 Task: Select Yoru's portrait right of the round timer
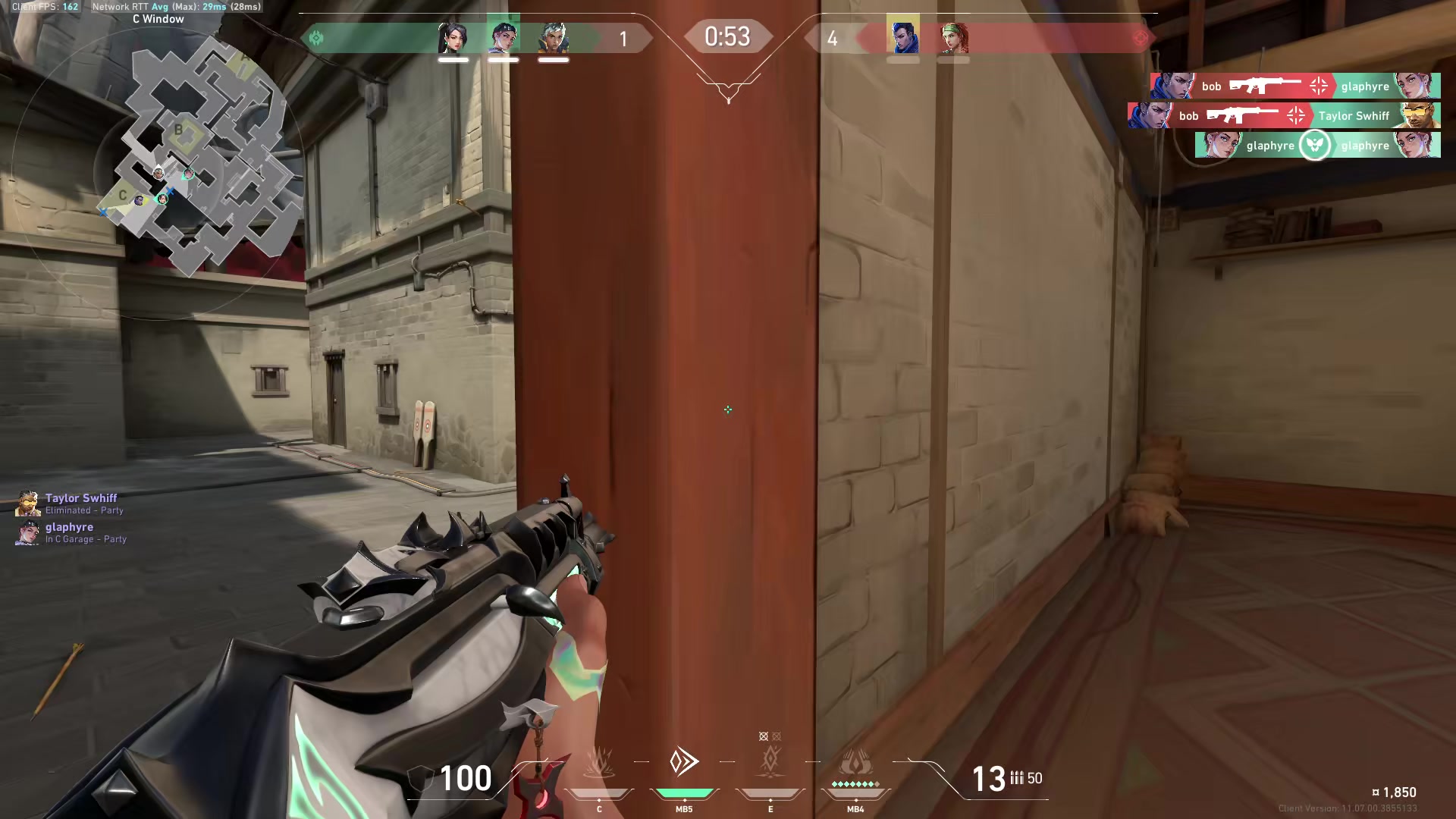(x=902, y=36)
